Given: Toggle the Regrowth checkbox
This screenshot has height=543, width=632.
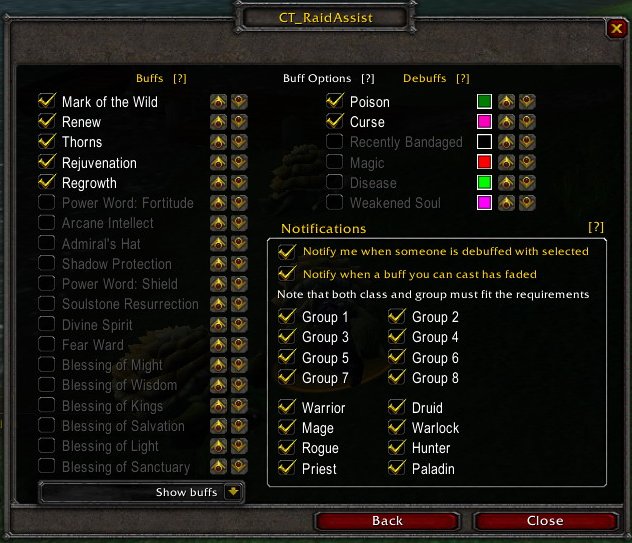Looking at the screenshot, I should tap(46, 183).
